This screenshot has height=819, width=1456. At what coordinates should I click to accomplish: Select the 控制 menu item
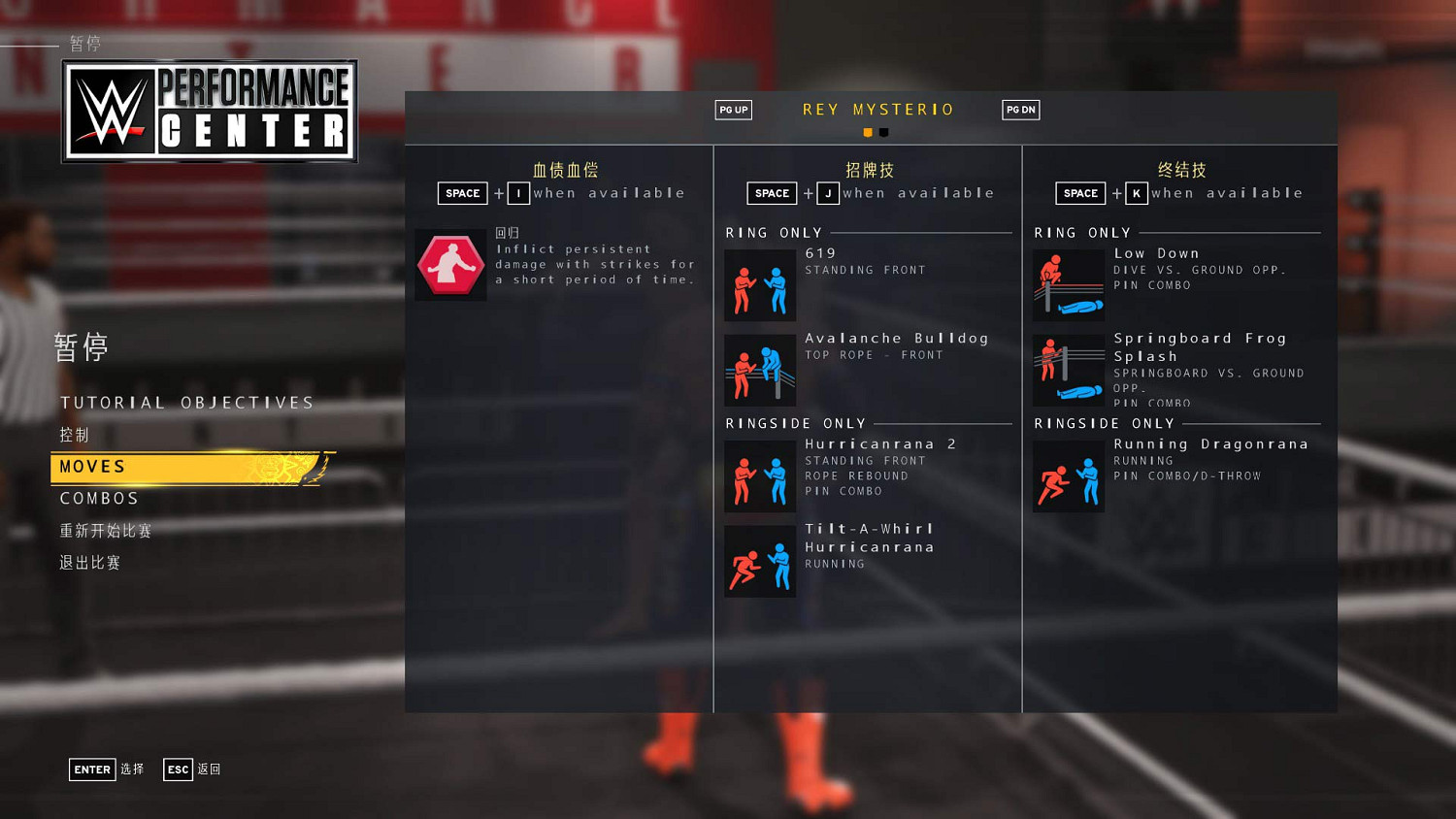72,434
